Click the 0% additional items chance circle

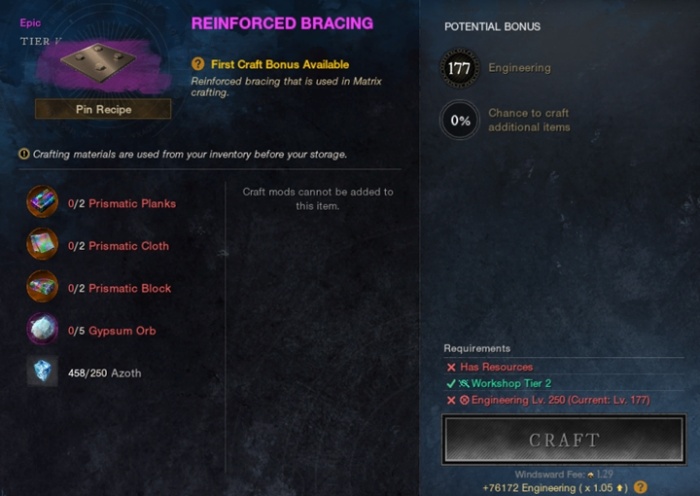coord(459,120)
